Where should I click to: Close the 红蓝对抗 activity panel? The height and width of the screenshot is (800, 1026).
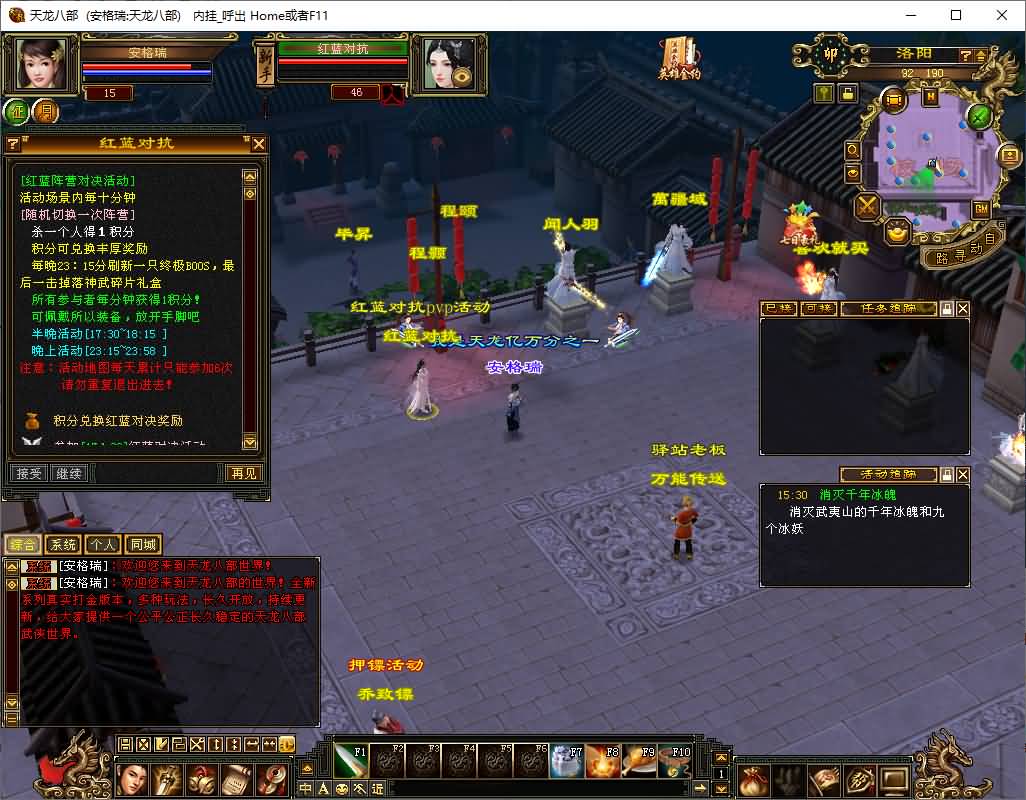tap(258, 144)
